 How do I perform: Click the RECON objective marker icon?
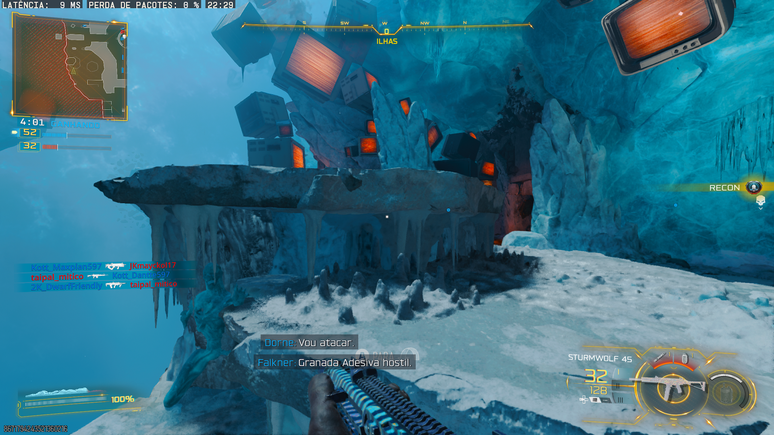pyautogui.click(x=755, y=187)
